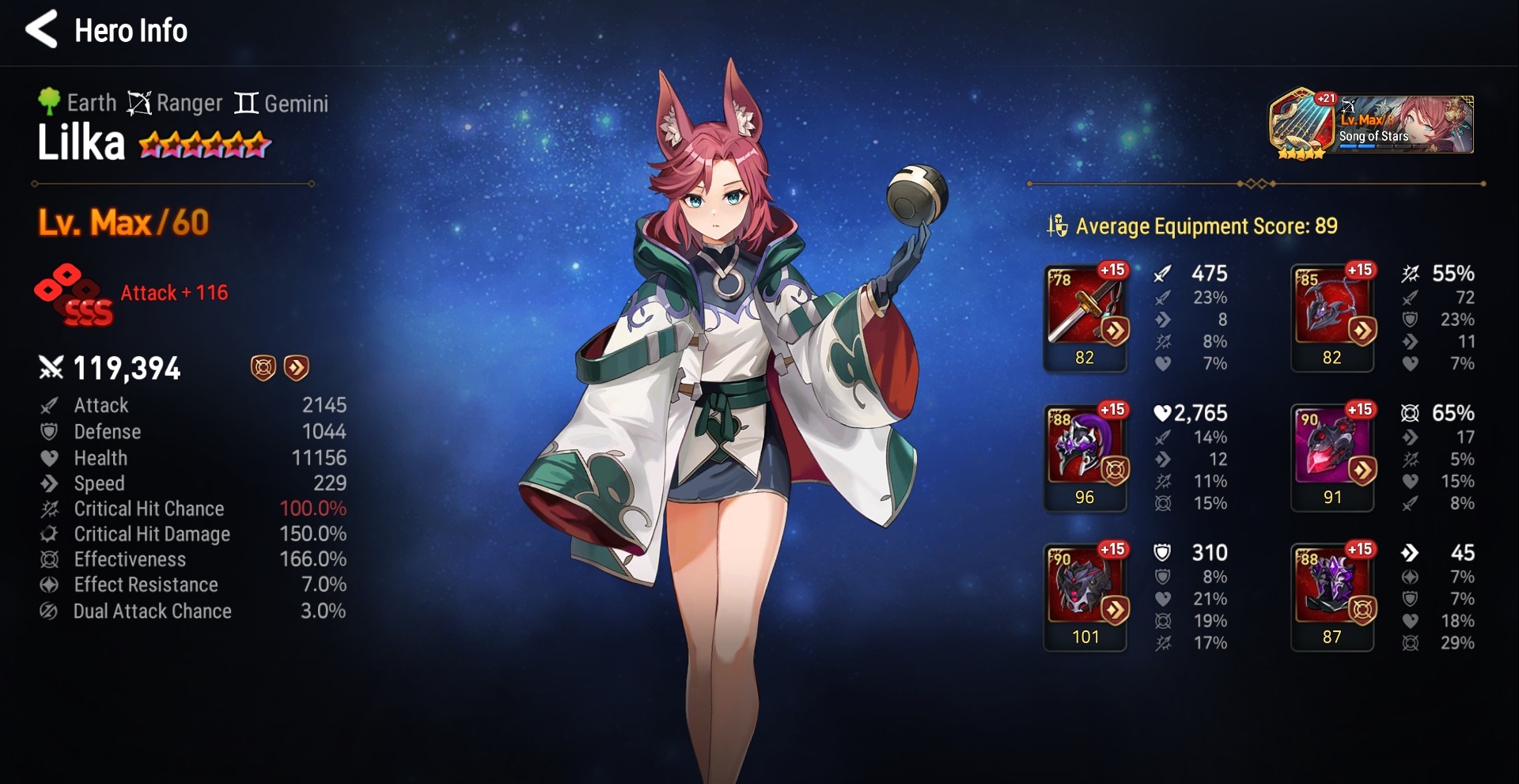Select the helmet slot scored 96
Viewport: 1519px width, 784px height.
1085,456
